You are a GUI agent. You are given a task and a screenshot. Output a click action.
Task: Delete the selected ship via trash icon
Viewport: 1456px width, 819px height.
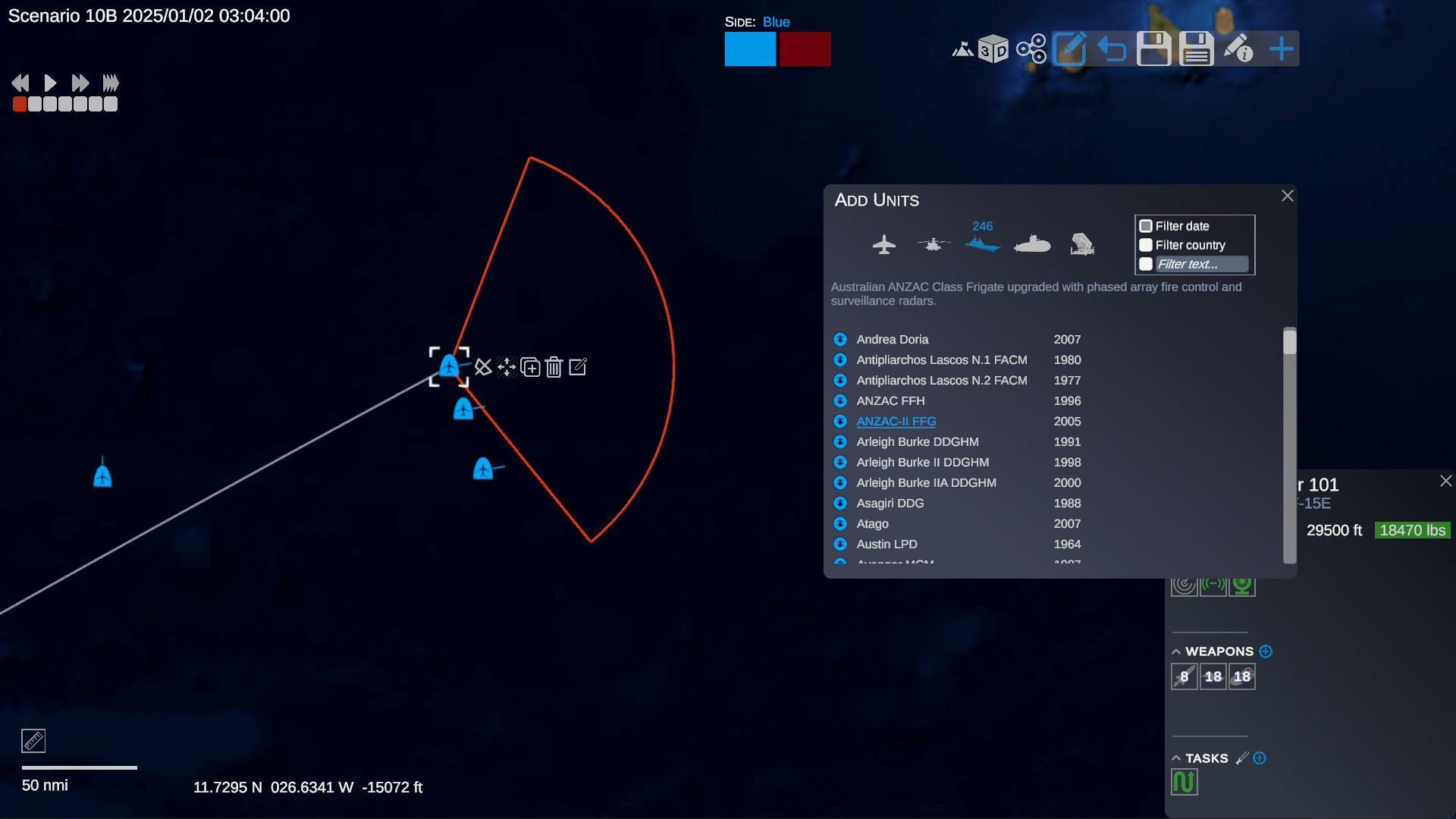pyautogui.click(x=554, y=367)
